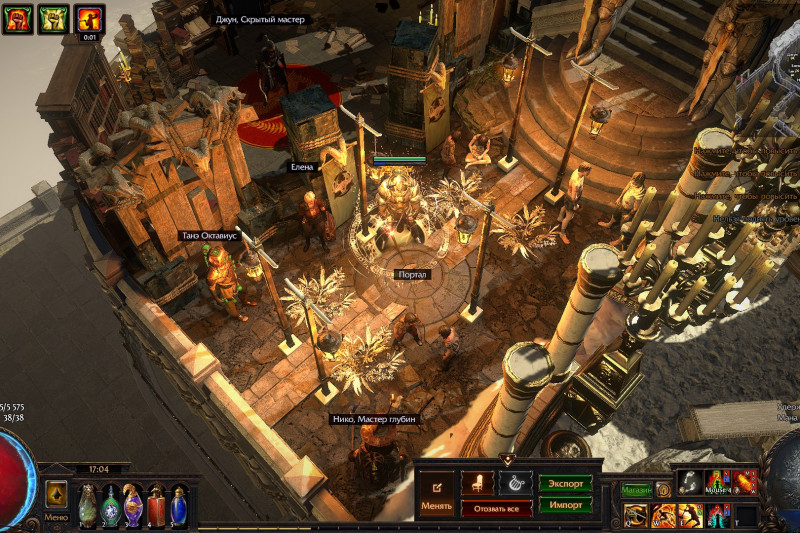Screen dimensions: 800x533
Task: Click the Импорт button
Action: (x=565, y=504)
